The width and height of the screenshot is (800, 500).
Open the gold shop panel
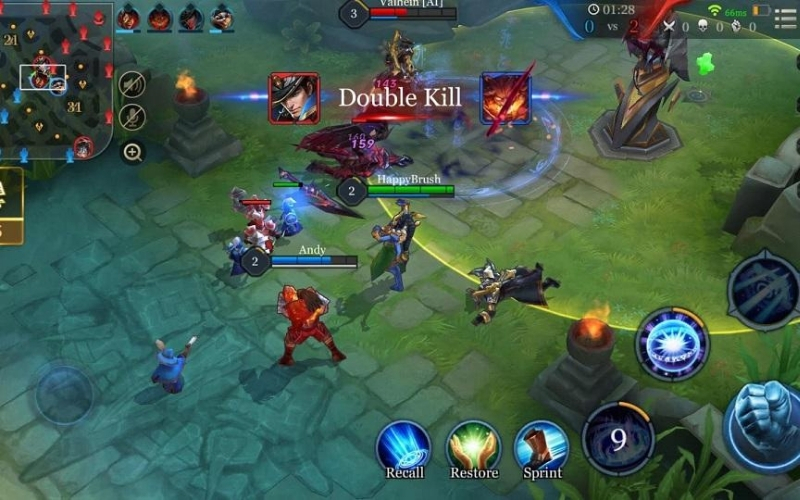point(10,205)
